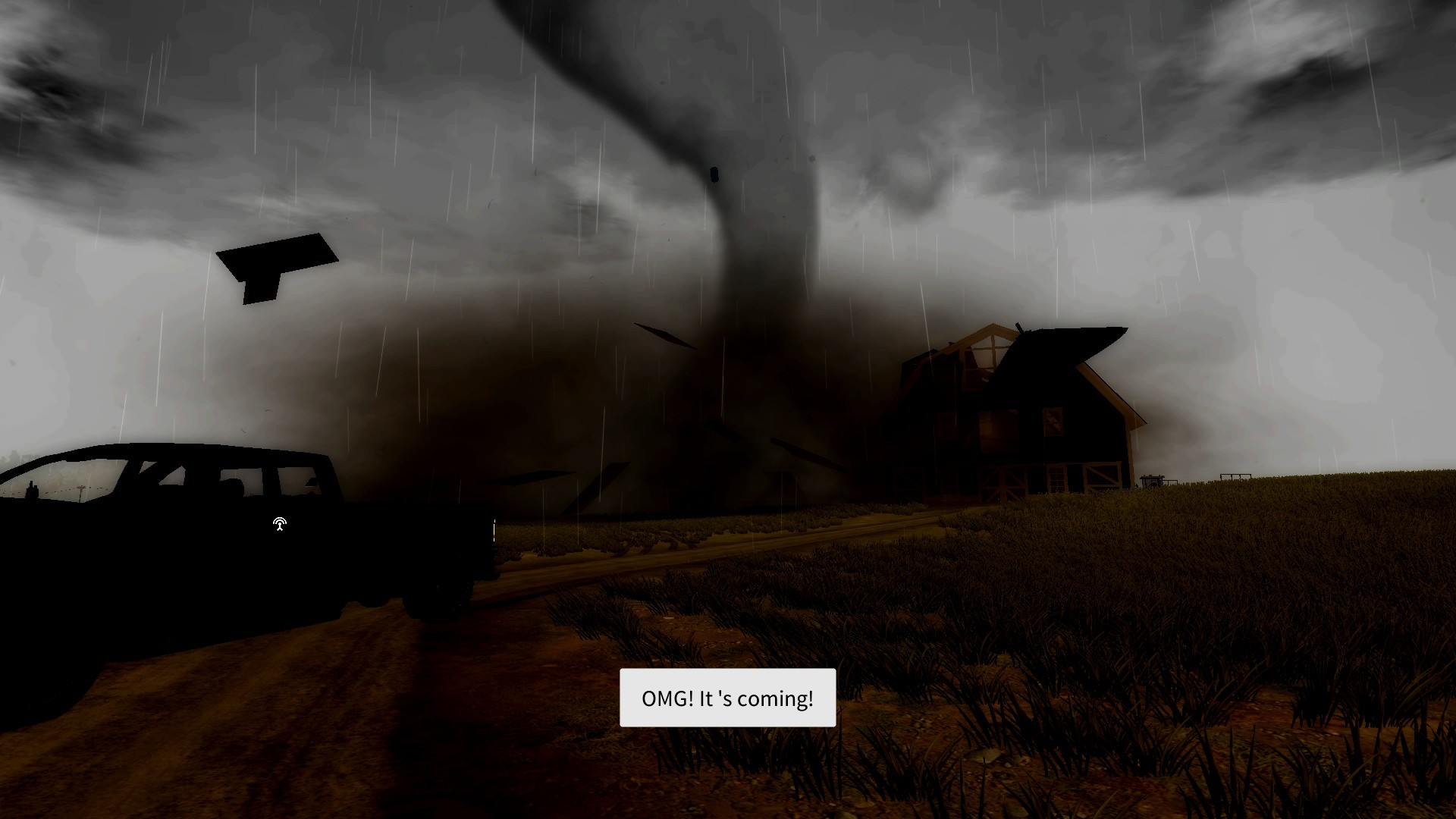Activate the antenna icon beside the vehicle
Screen dimensions: 1456x819
click(x=279, y=524)
